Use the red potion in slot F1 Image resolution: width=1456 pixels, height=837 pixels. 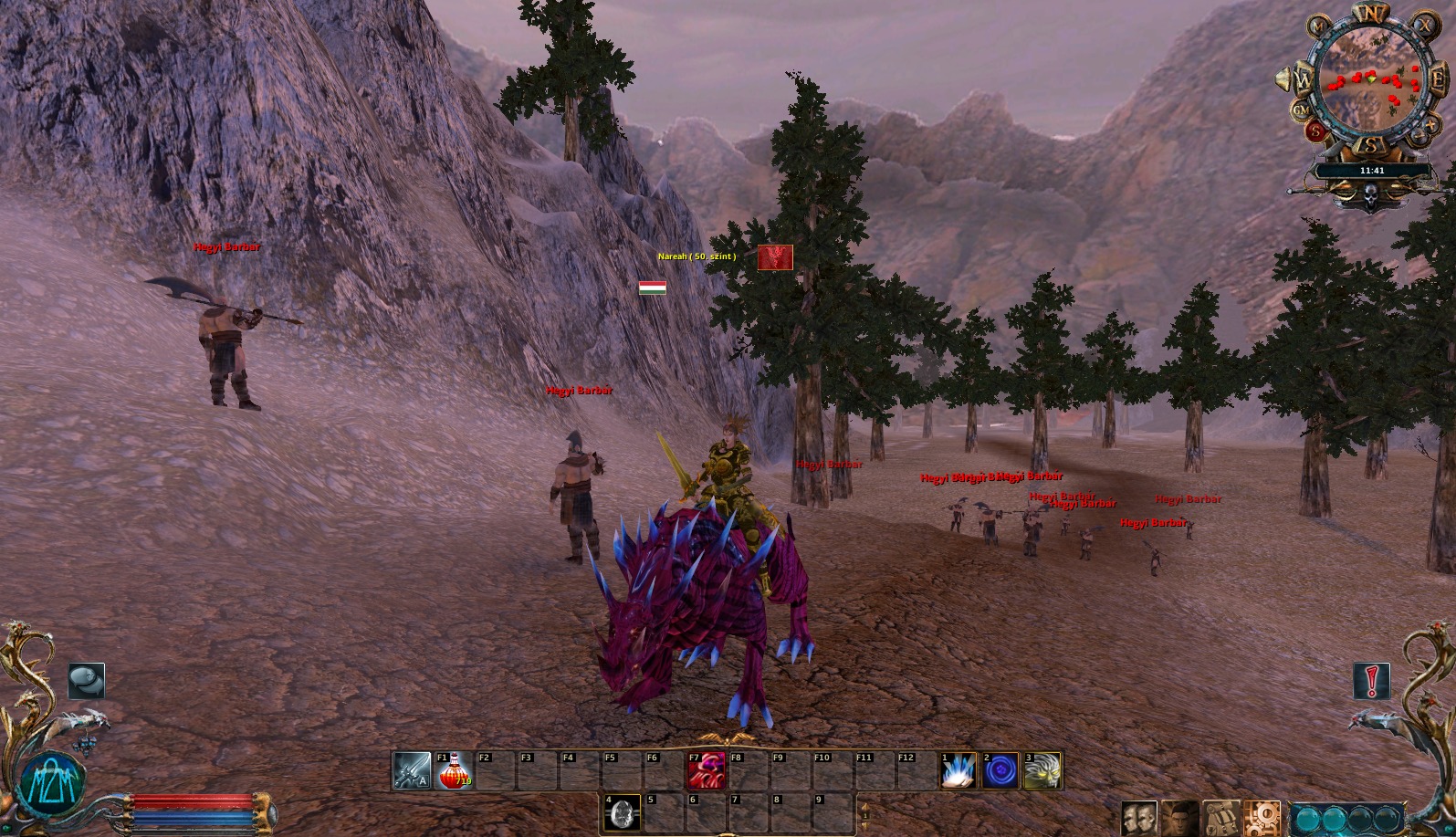[454, 771]
